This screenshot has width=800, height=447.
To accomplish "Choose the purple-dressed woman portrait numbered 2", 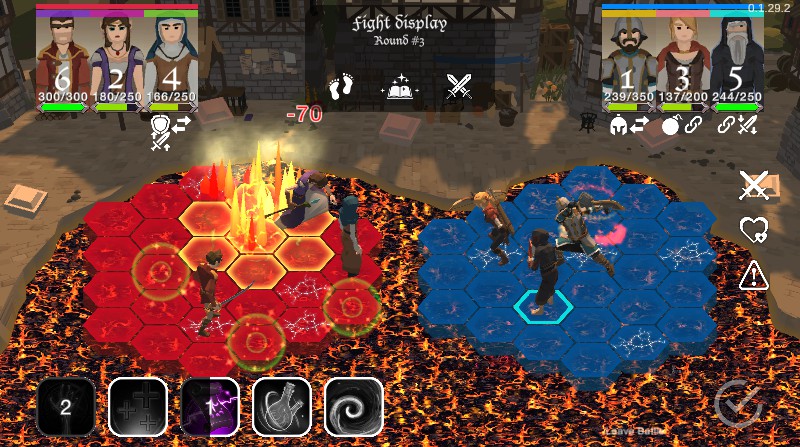I will [x=117, y=60].
